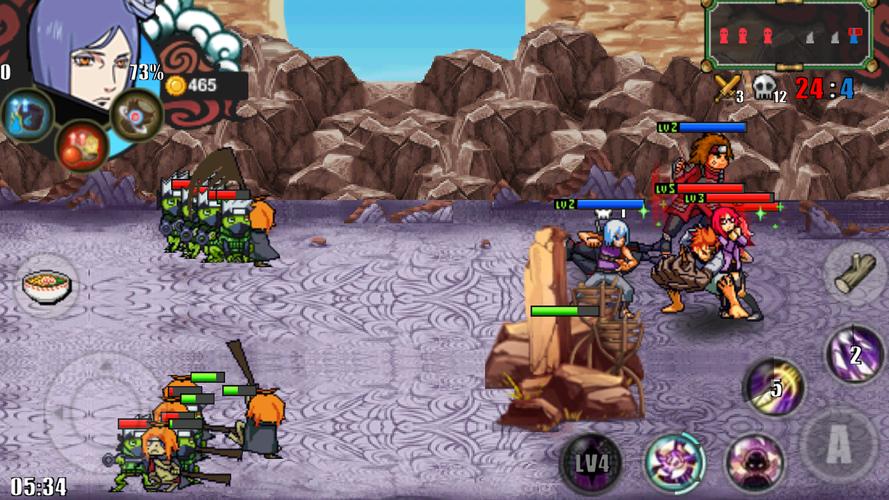This screenshot has width=889, height=500.
Task: Select the LV4 ultimate skill button
Action: point(591,463)
